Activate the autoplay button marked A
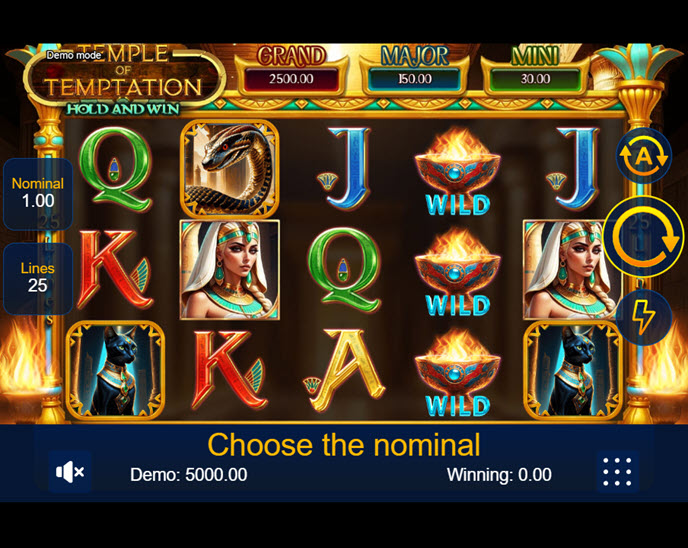This screenshot has width=688, height=548. click(643, 156)
